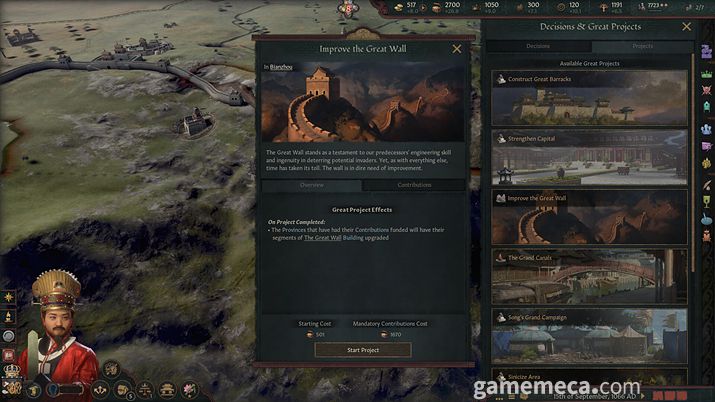The image size is (715, 402).
Task: Open Song's Grand Campaign project
Action: (589, 334)
